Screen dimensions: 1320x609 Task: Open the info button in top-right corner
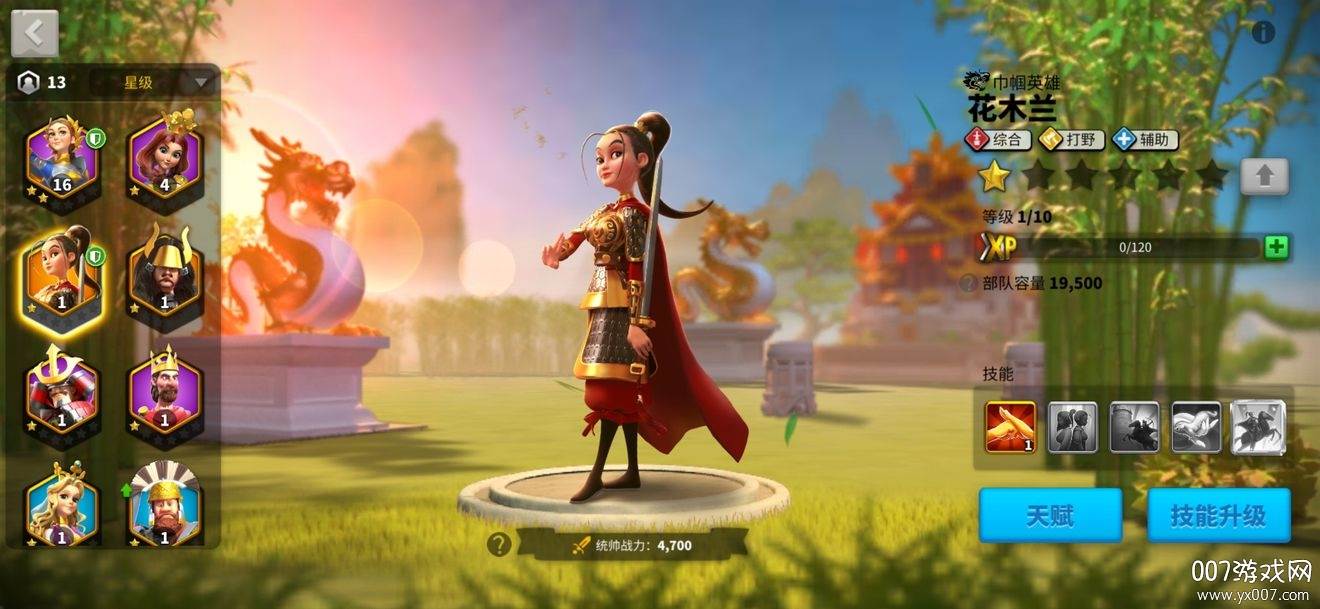point(1263,32)
